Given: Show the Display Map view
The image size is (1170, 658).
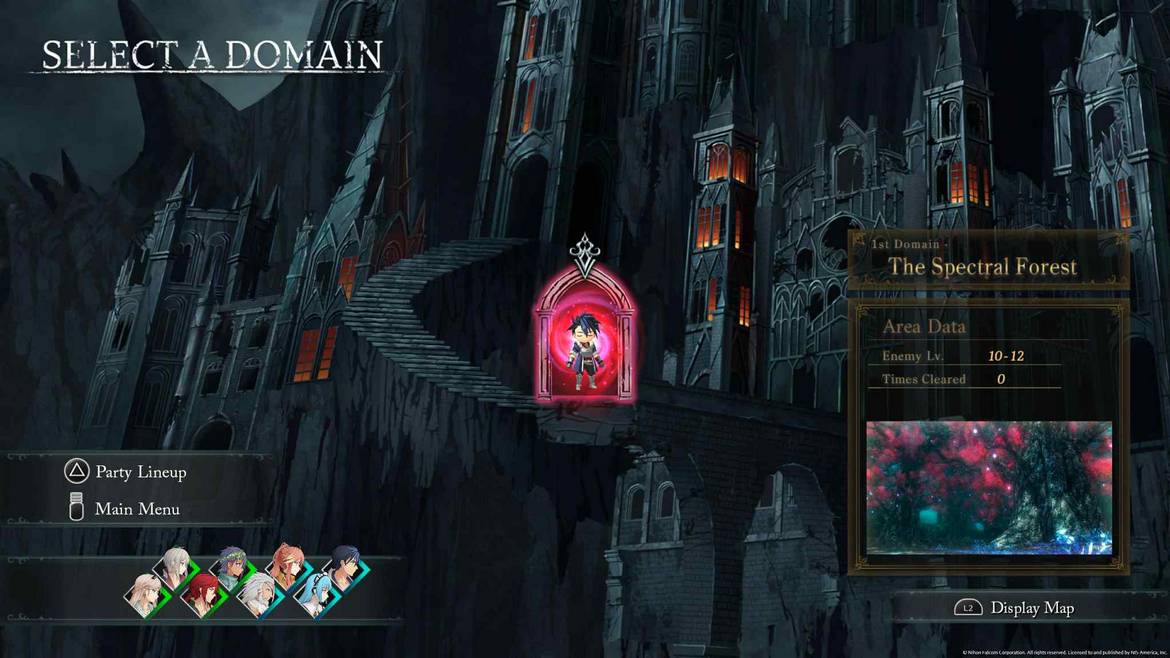Looking at the screenshot, I should pos(1031,608).
